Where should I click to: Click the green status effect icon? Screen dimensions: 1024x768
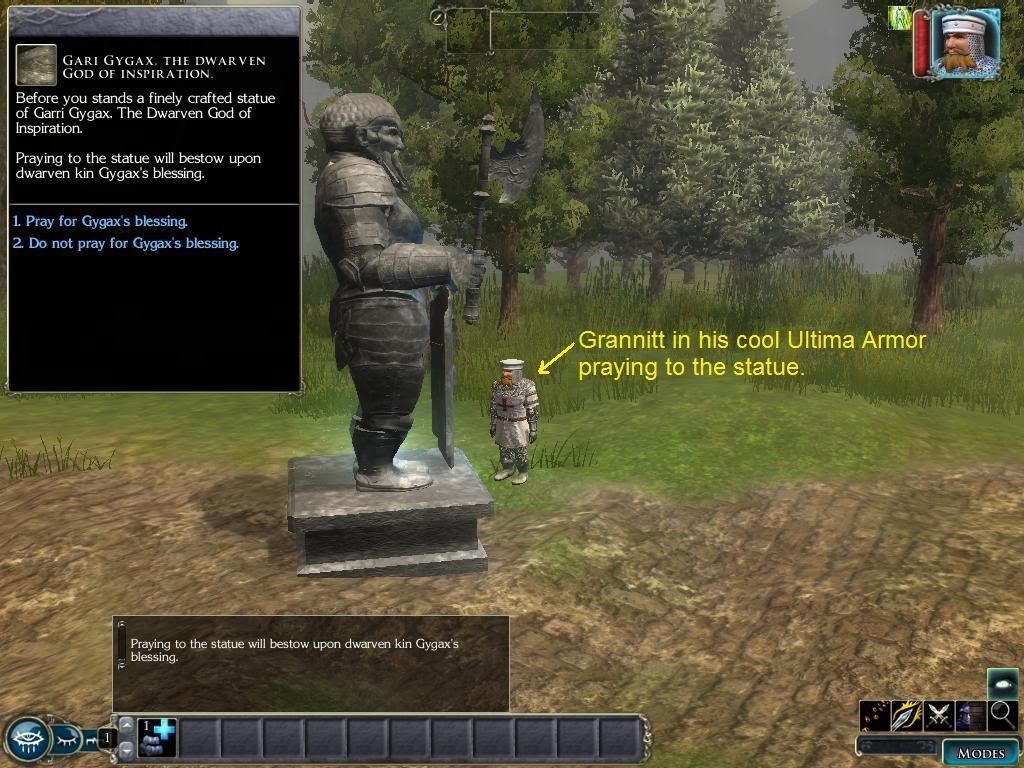point(900,18)
